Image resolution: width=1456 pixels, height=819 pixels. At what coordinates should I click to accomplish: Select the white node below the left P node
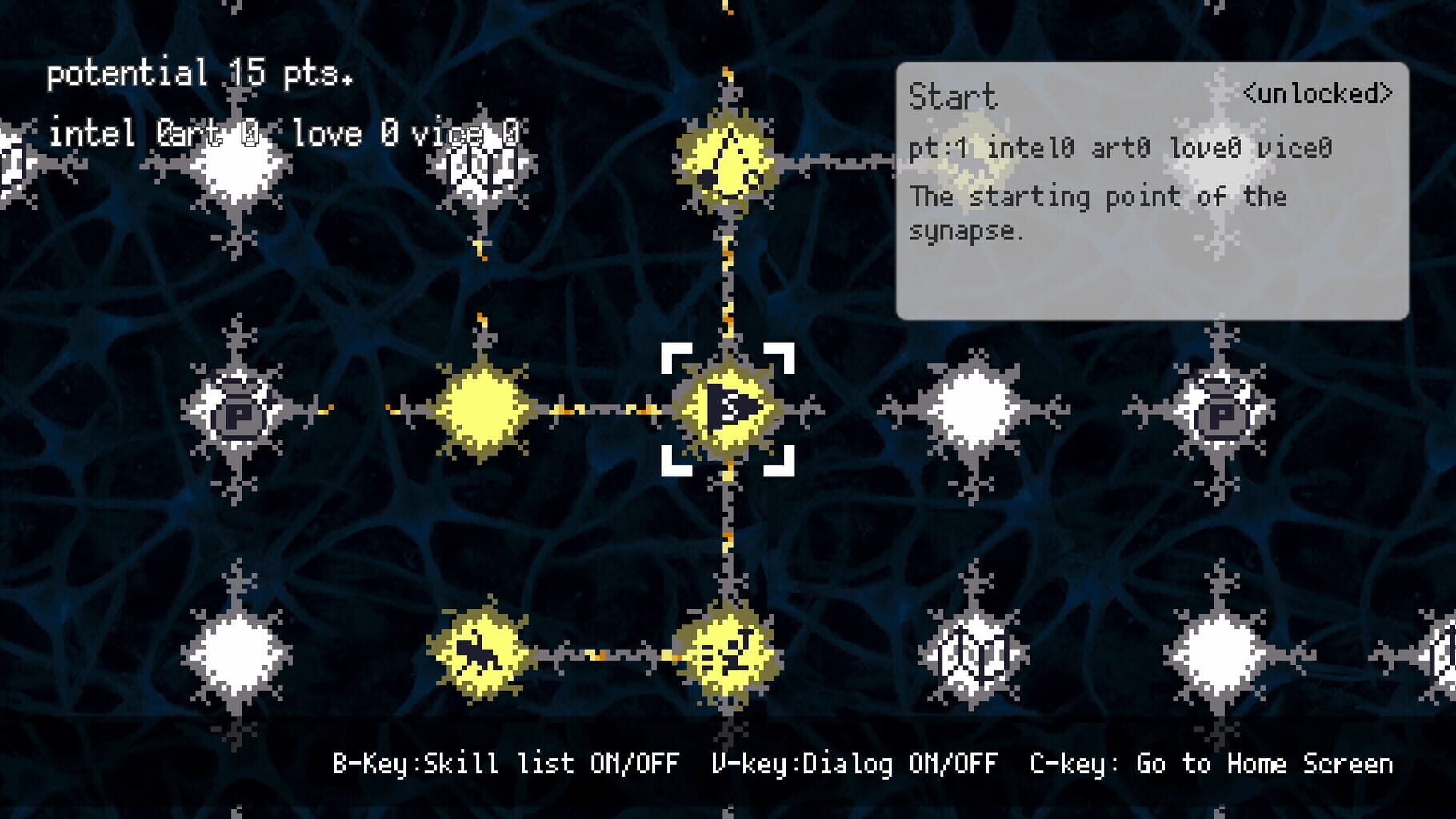coord(236,654)
